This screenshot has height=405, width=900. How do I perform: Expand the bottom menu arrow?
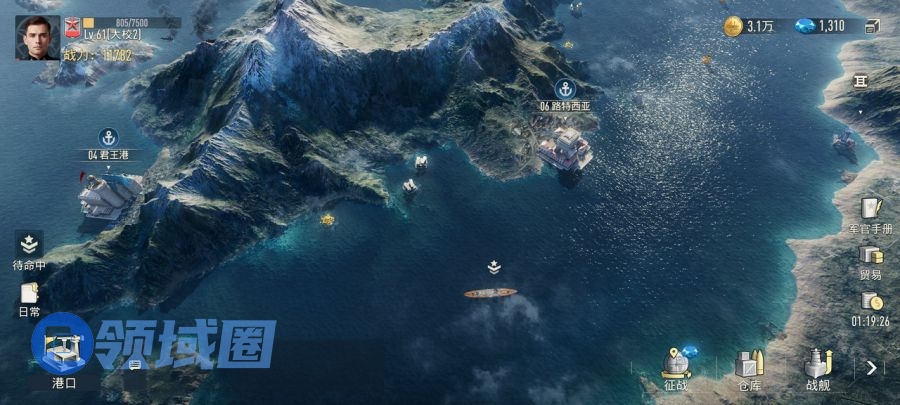872,368
